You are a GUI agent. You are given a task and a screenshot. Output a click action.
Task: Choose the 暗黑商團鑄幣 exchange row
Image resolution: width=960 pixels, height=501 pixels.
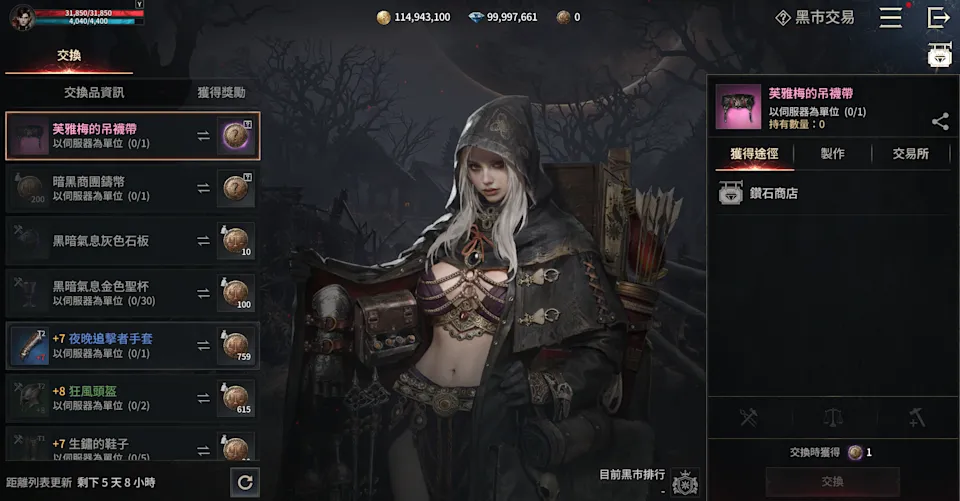click(x=132, y=188)
